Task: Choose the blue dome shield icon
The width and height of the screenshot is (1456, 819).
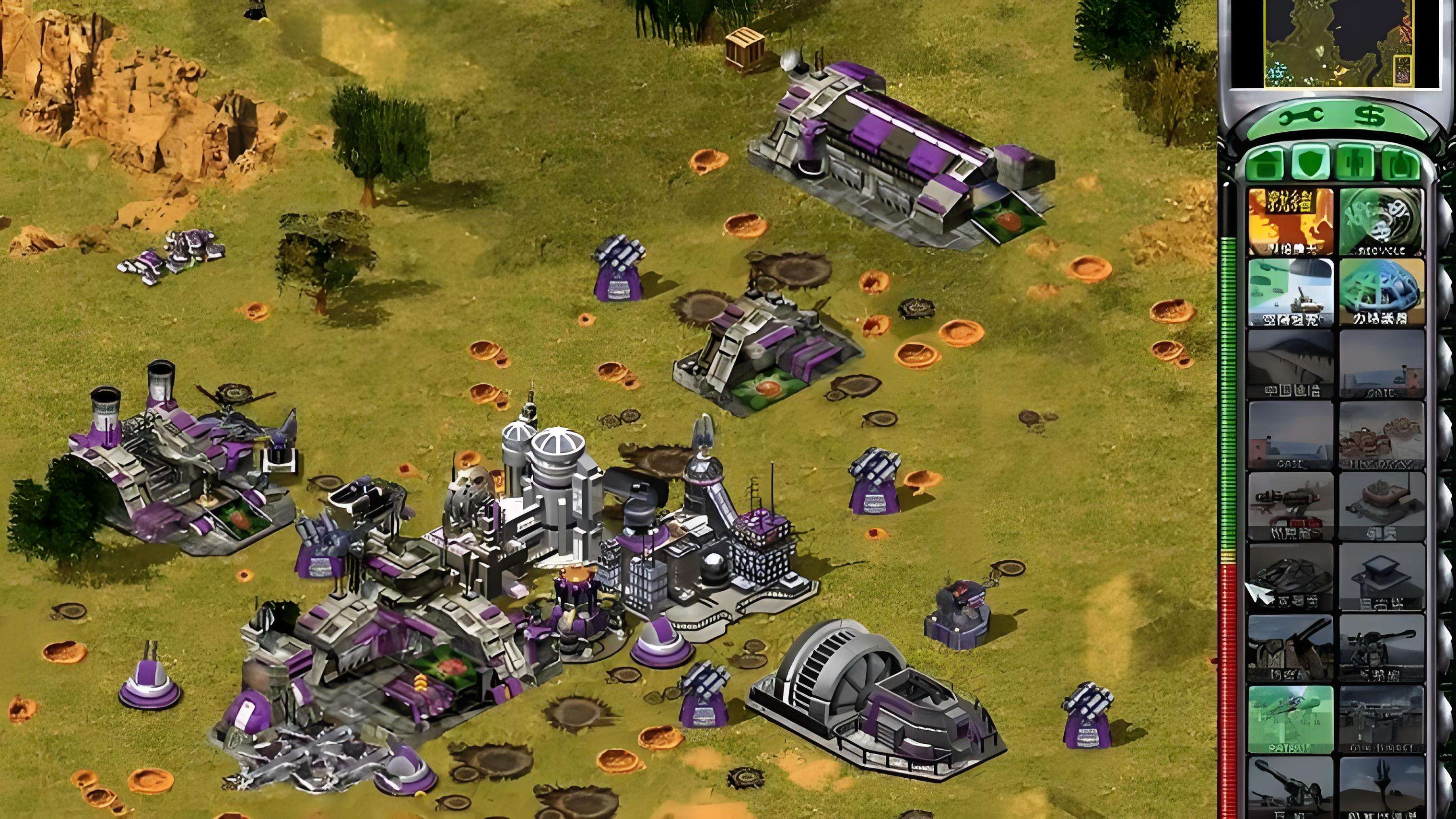Action: 1381,293
